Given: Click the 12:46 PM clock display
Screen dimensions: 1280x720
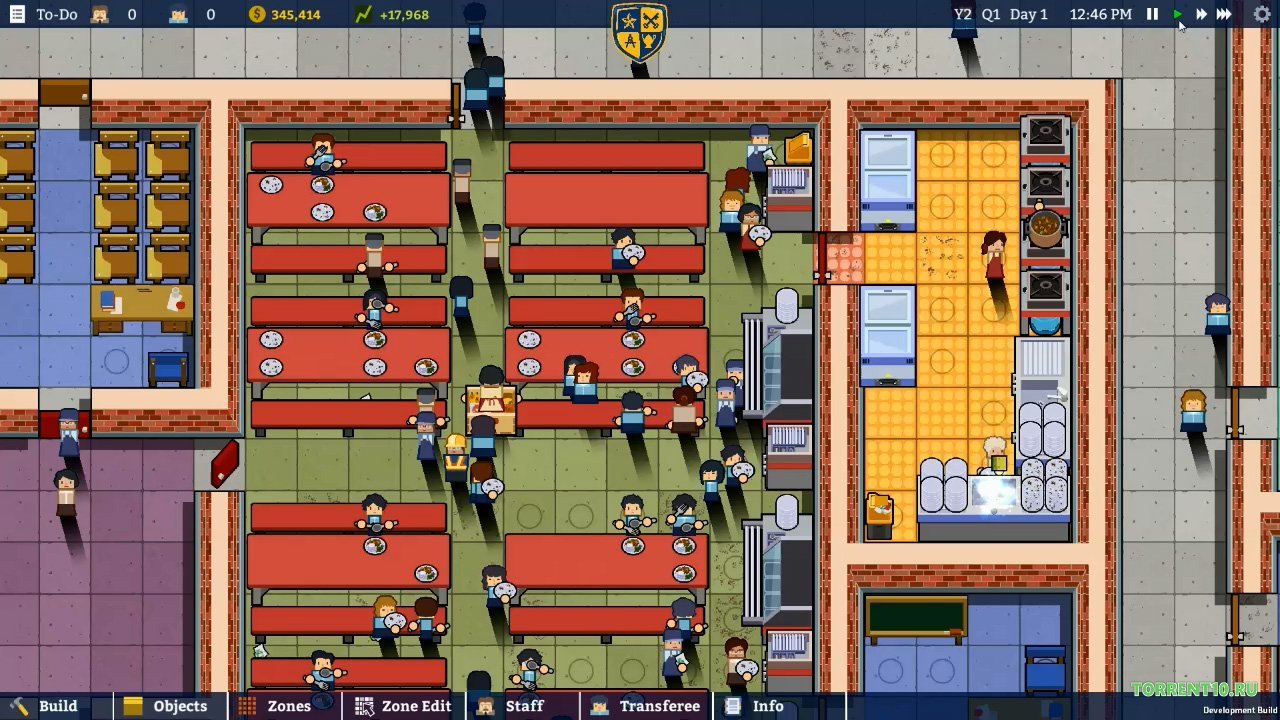Looking at the screenshot, I should 1100,14.
